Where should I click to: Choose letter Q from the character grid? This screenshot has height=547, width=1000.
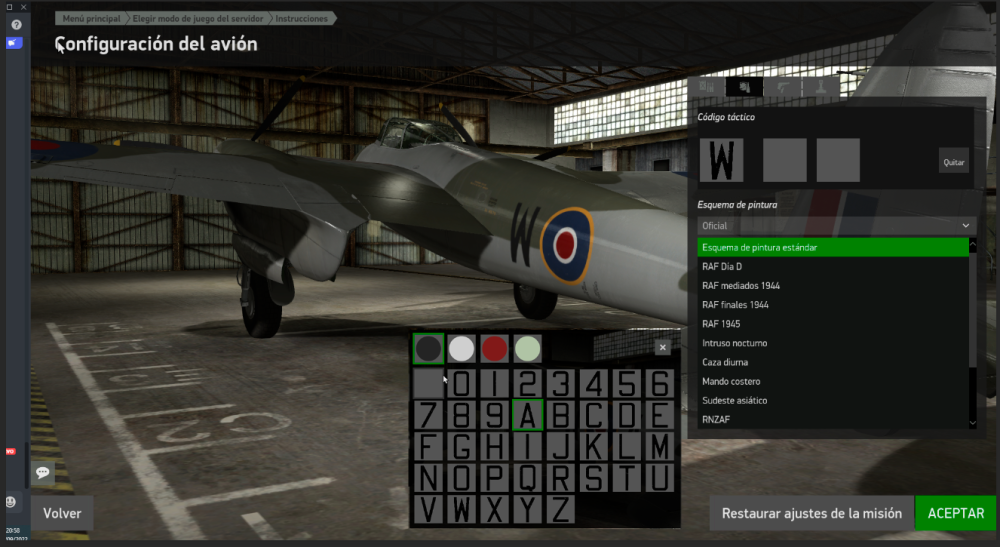click(527, 478)
